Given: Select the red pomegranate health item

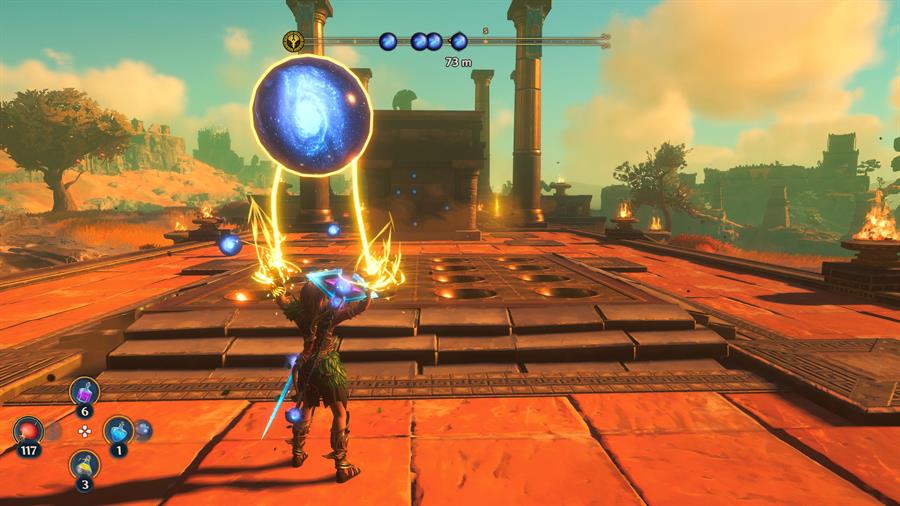Looking at the screenshot, I should pyautogui.click(x=28, y=430).
